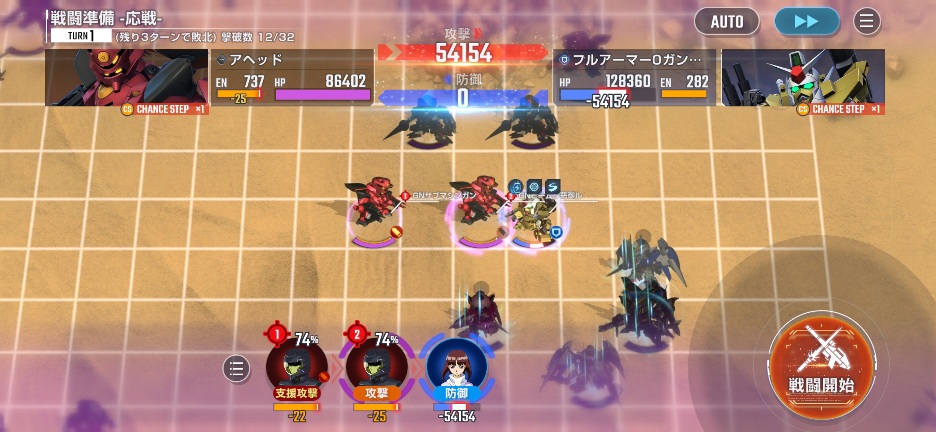
Task: Toggle the AUTO battle button
Action: pyautogui.click(x=727, y=21)
